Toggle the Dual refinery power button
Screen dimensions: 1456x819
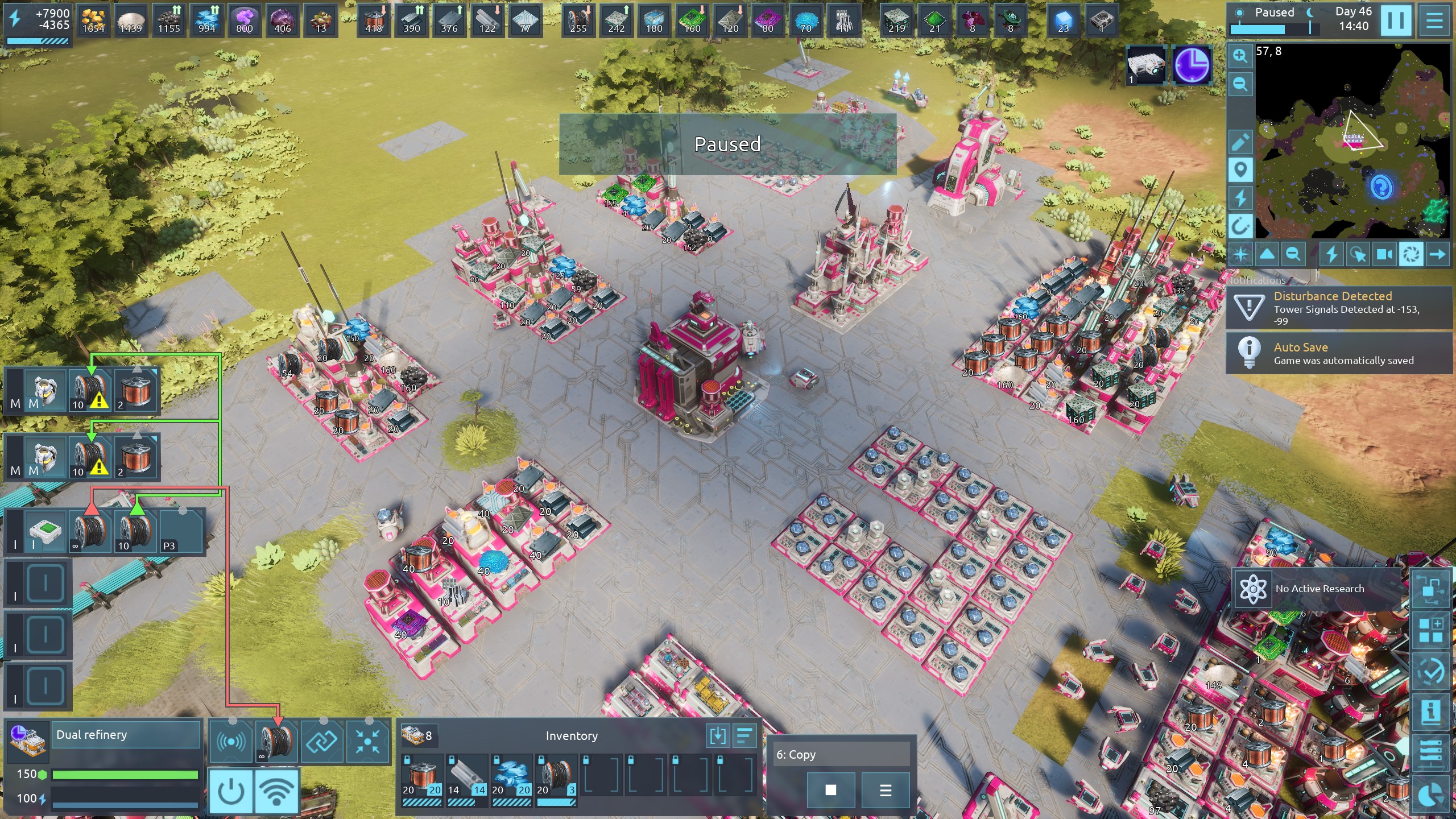point(231,791)
